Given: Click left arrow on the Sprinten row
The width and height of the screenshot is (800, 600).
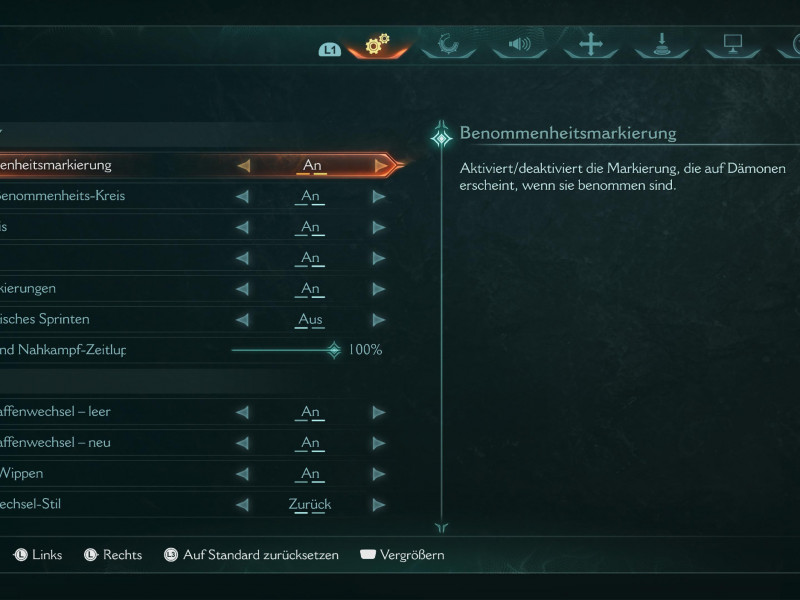Looking at the screenshot, I should click(242, 320).
